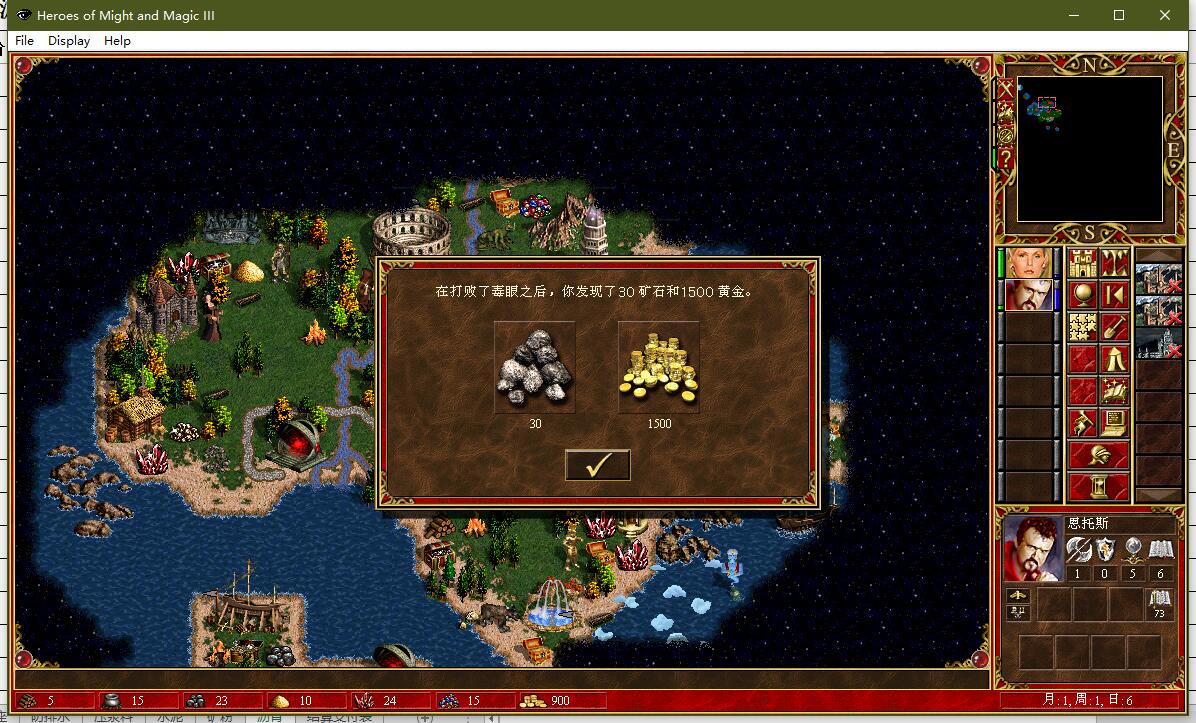Click the minimap
Image resolution: width=1196 pixels, height=723 pixels.
point(1089,148)
